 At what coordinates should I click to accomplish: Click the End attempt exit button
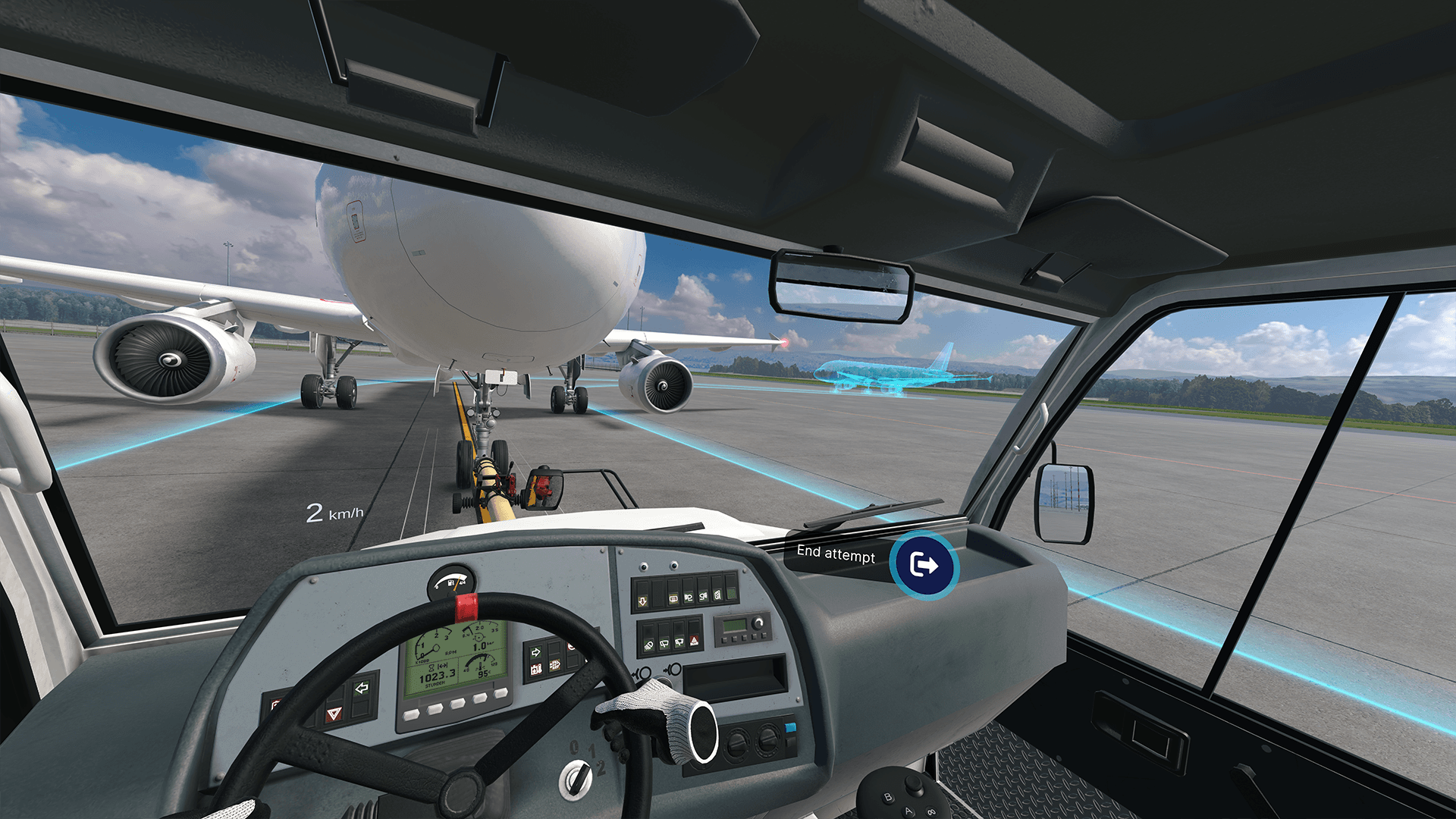pos(924,566)
